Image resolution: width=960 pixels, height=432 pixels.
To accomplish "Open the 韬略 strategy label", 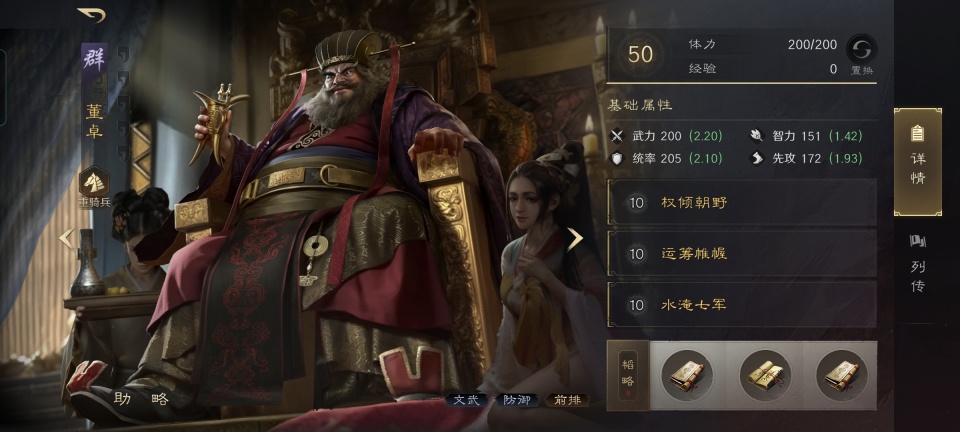I will pos(627,375).
